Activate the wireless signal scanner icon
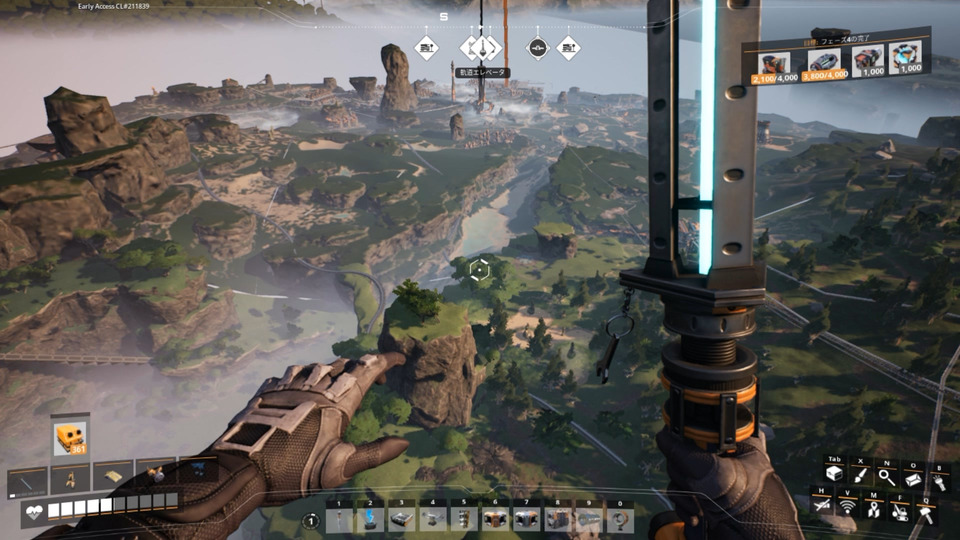 (848, 508)
